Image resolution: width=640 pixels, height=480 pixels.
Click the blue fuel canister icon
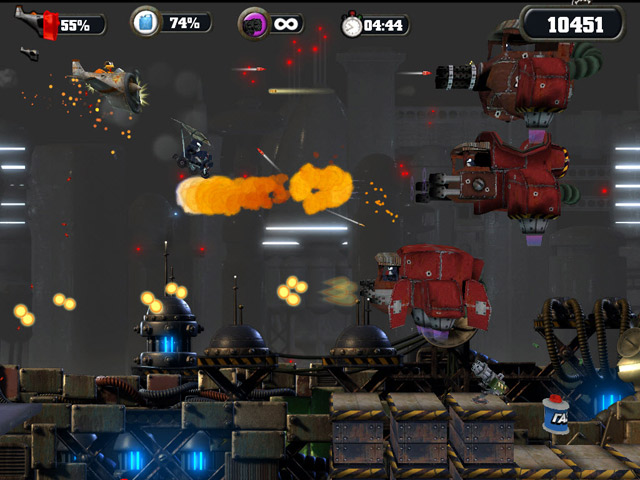click(x=146, y=21)
